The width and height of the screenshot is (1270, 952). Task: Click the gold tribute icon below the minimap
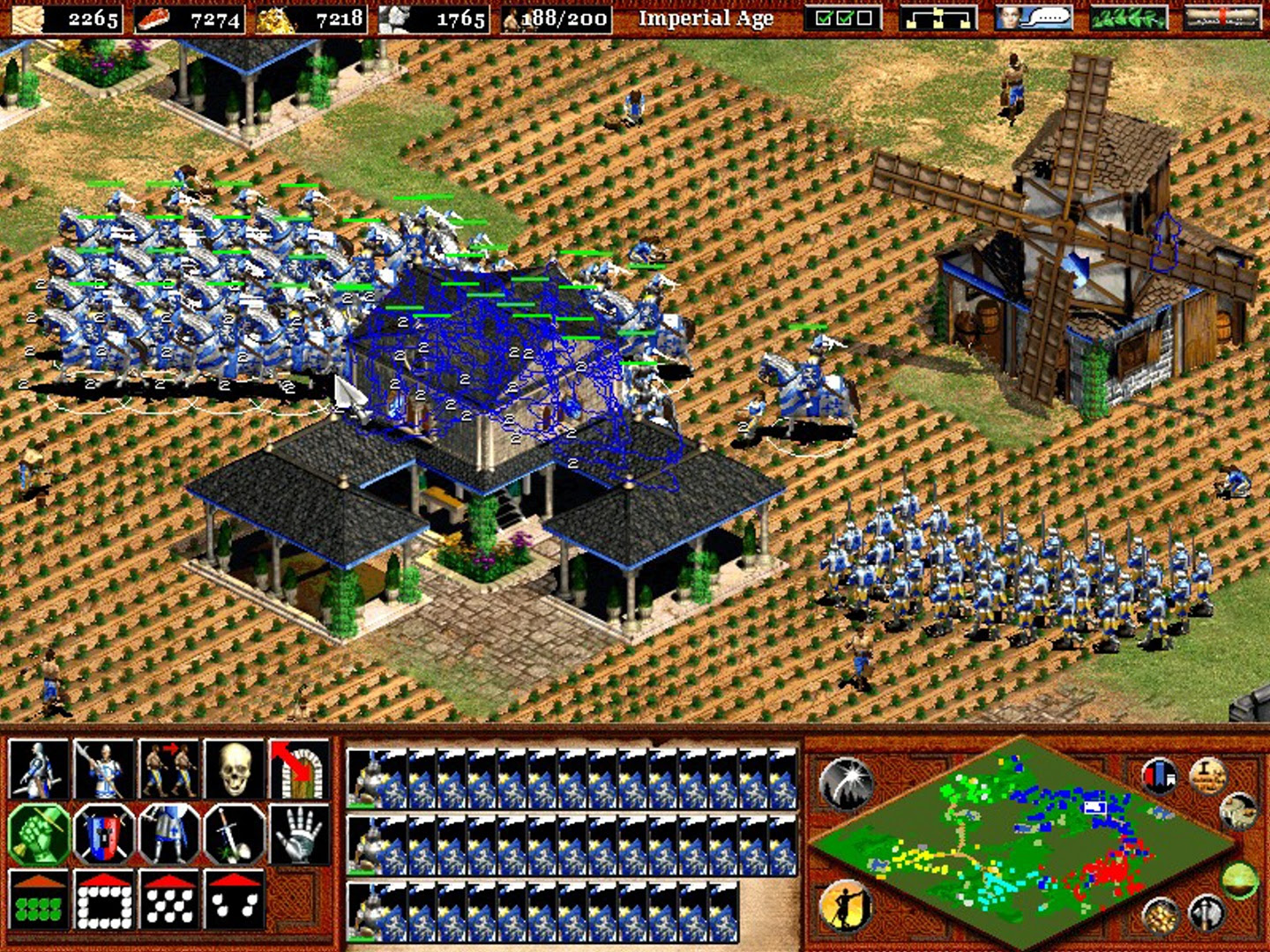pos(1161,915)
